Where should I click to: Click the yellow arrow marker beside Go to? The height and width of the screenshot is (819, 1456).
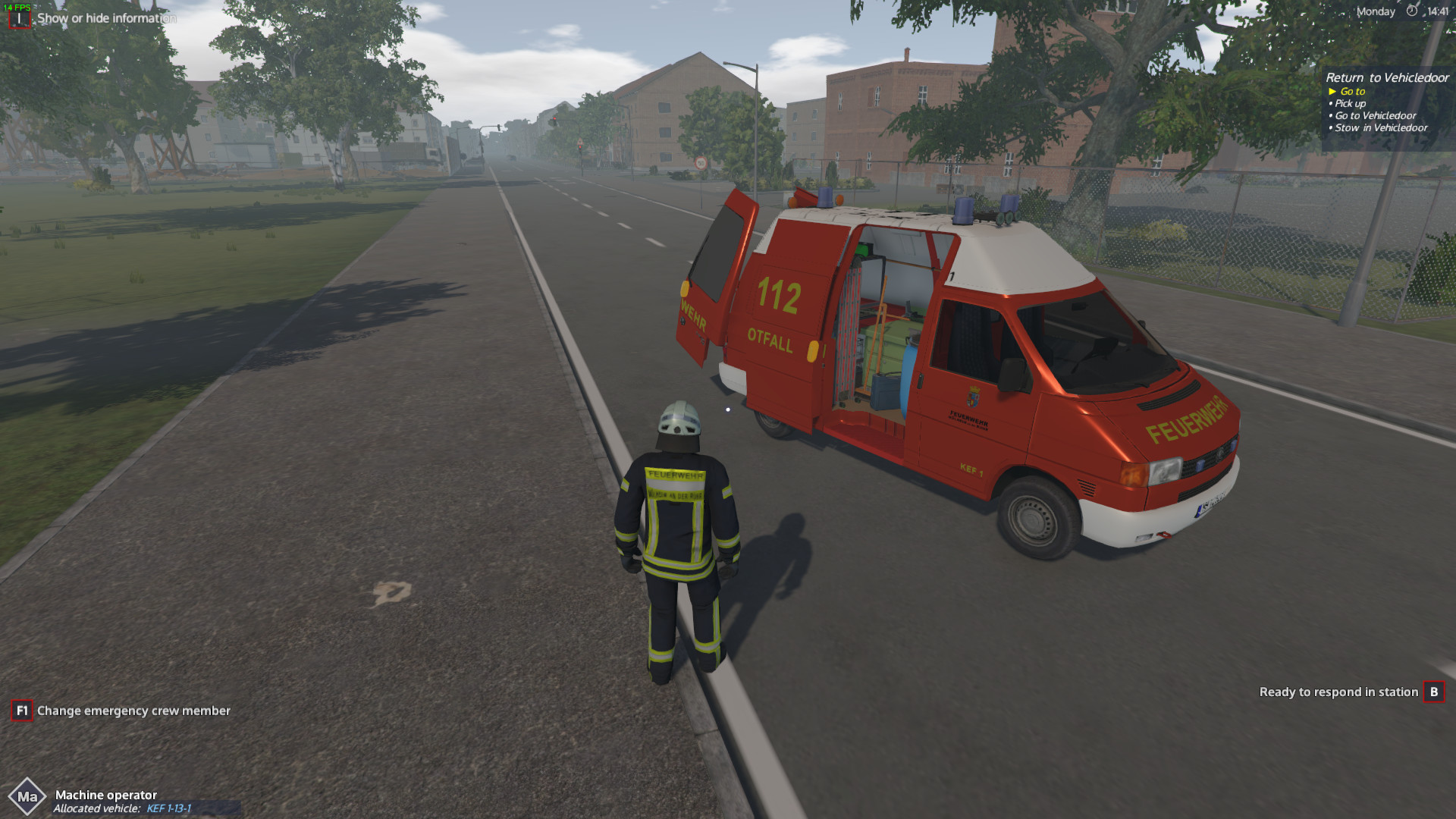coord(1332,90)
